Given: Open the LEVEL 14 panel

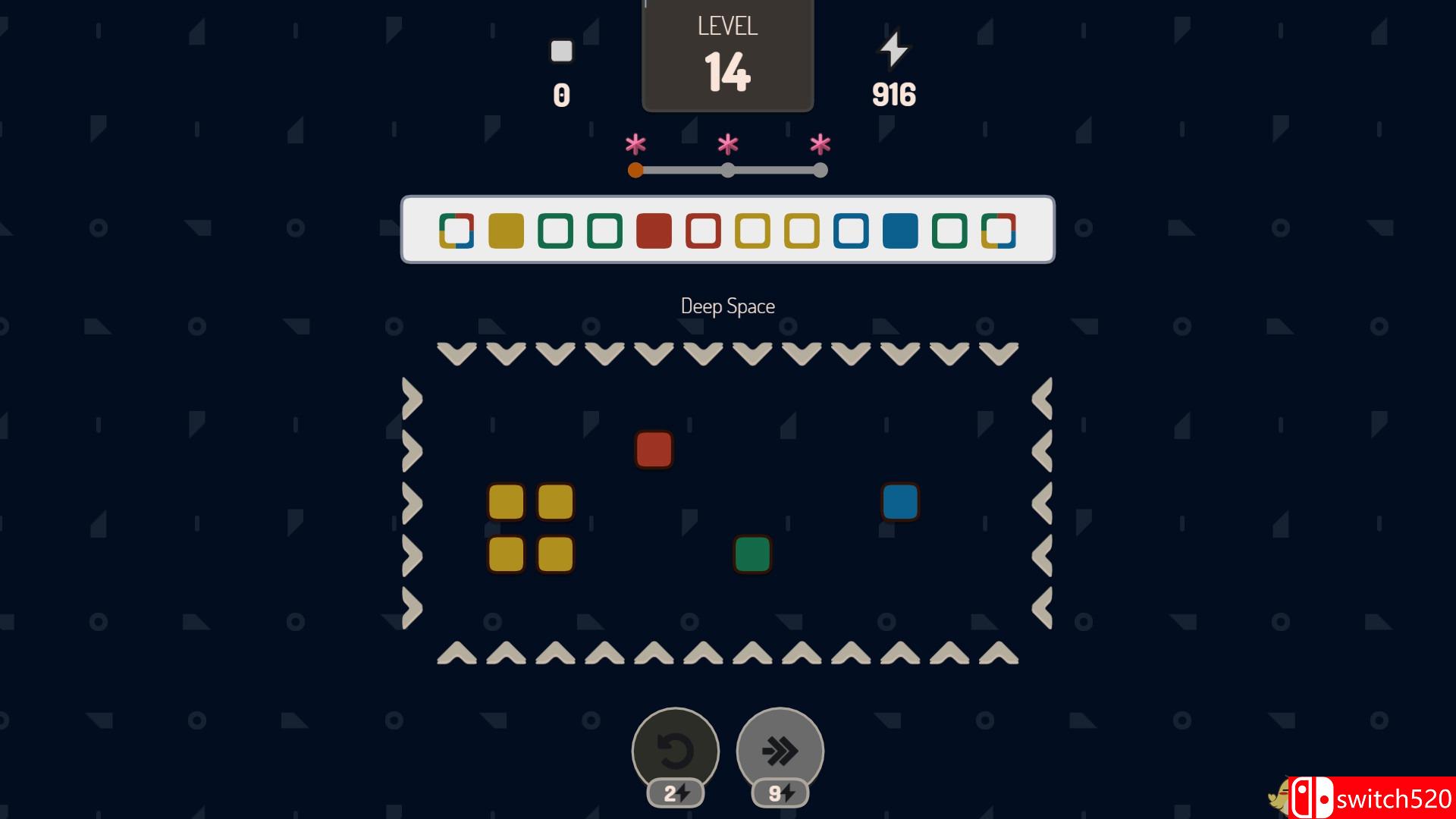Looking at the screenshot, I should (x=727, y=55).
